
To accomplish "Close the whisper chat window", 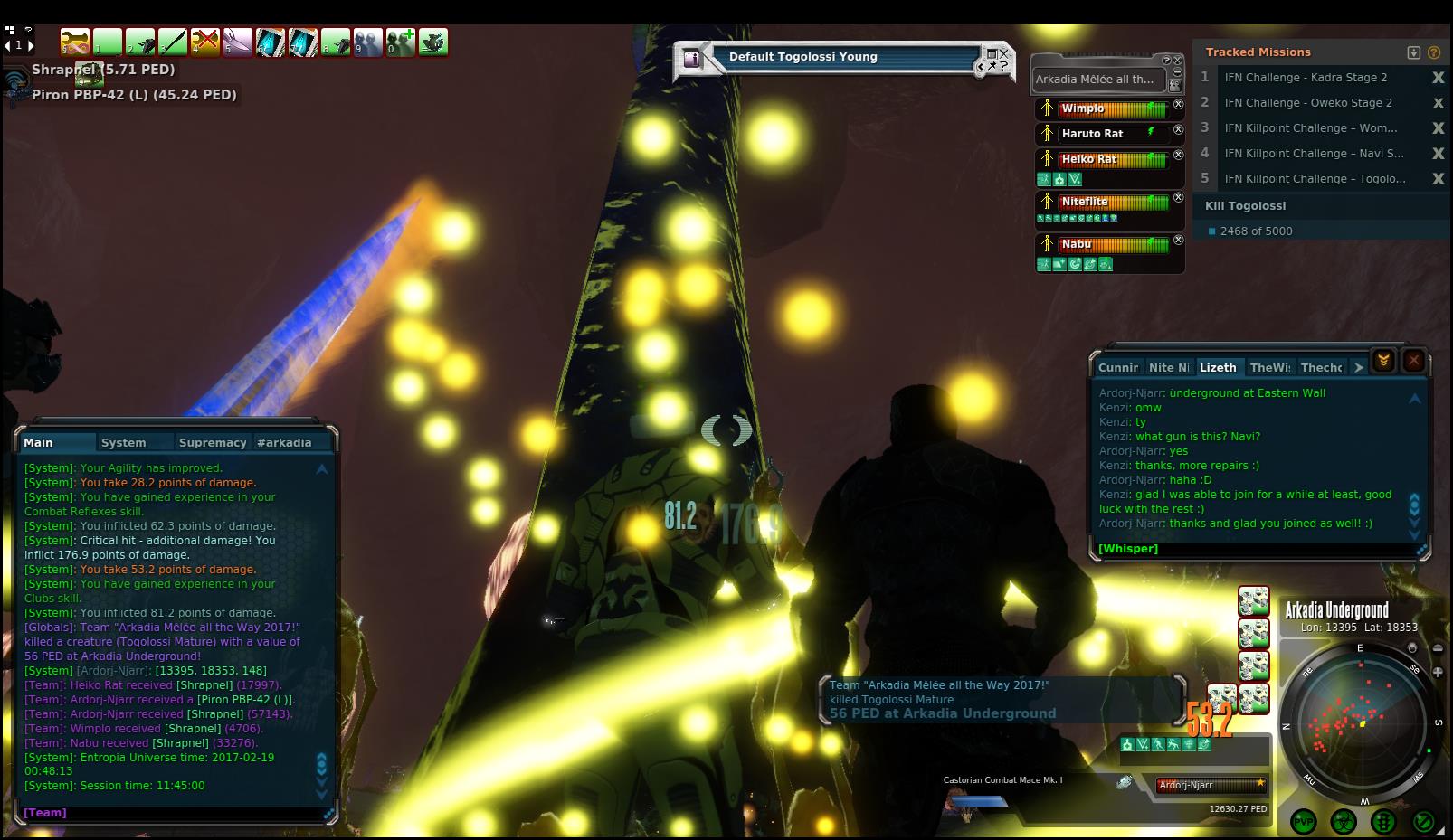I will 1413,361.
